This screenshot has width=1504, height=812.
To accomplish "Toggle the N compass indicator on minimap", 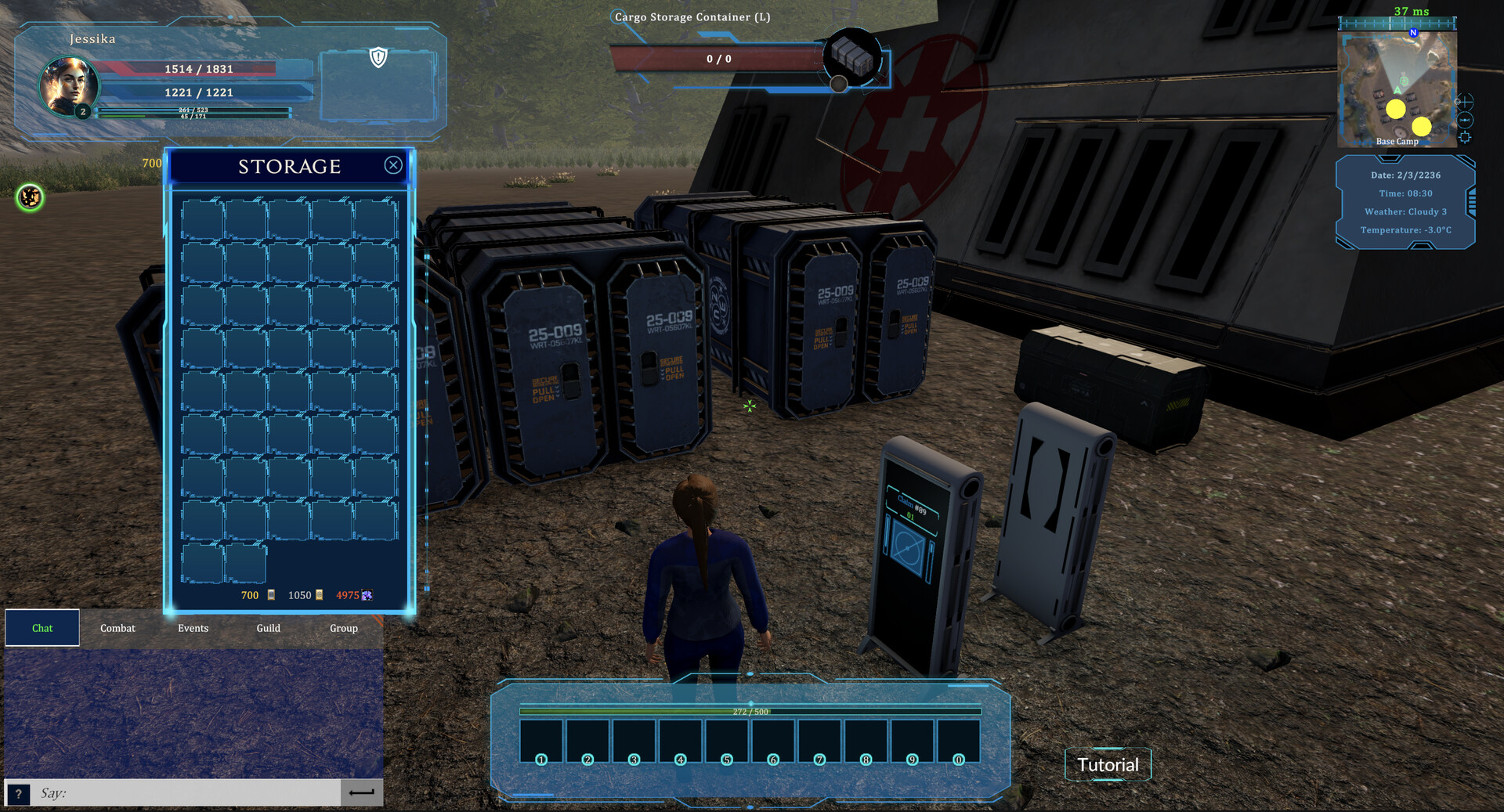I will [x=1413, y=33].
